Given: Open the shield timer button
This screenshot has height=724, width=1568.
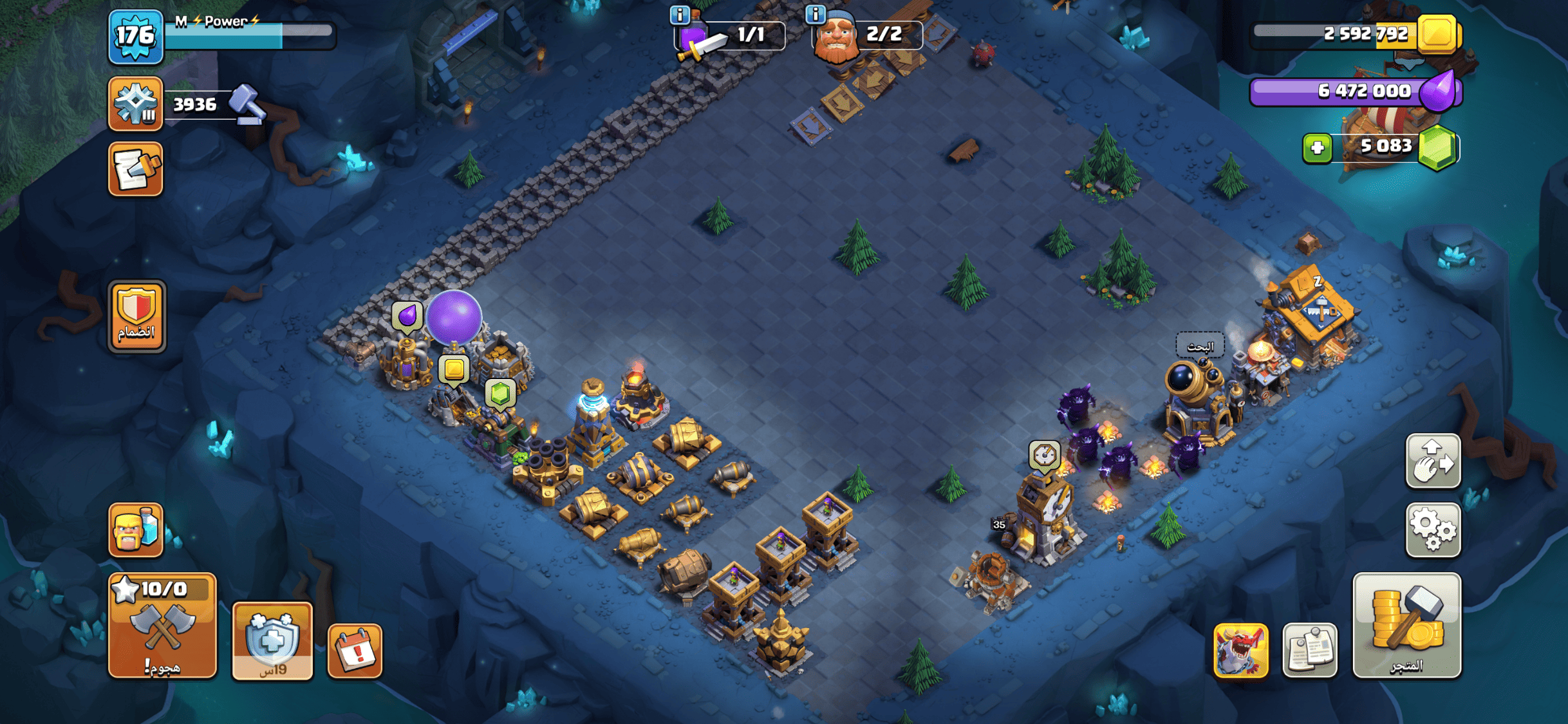Looking at the screenshot, I should click(x=272, y=641).
